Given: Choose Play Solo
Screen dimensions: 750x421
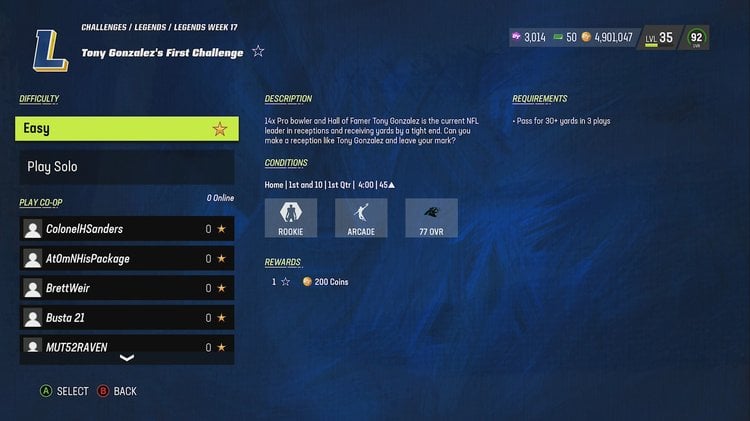Looking at the screenshot, I should point(126,167).
